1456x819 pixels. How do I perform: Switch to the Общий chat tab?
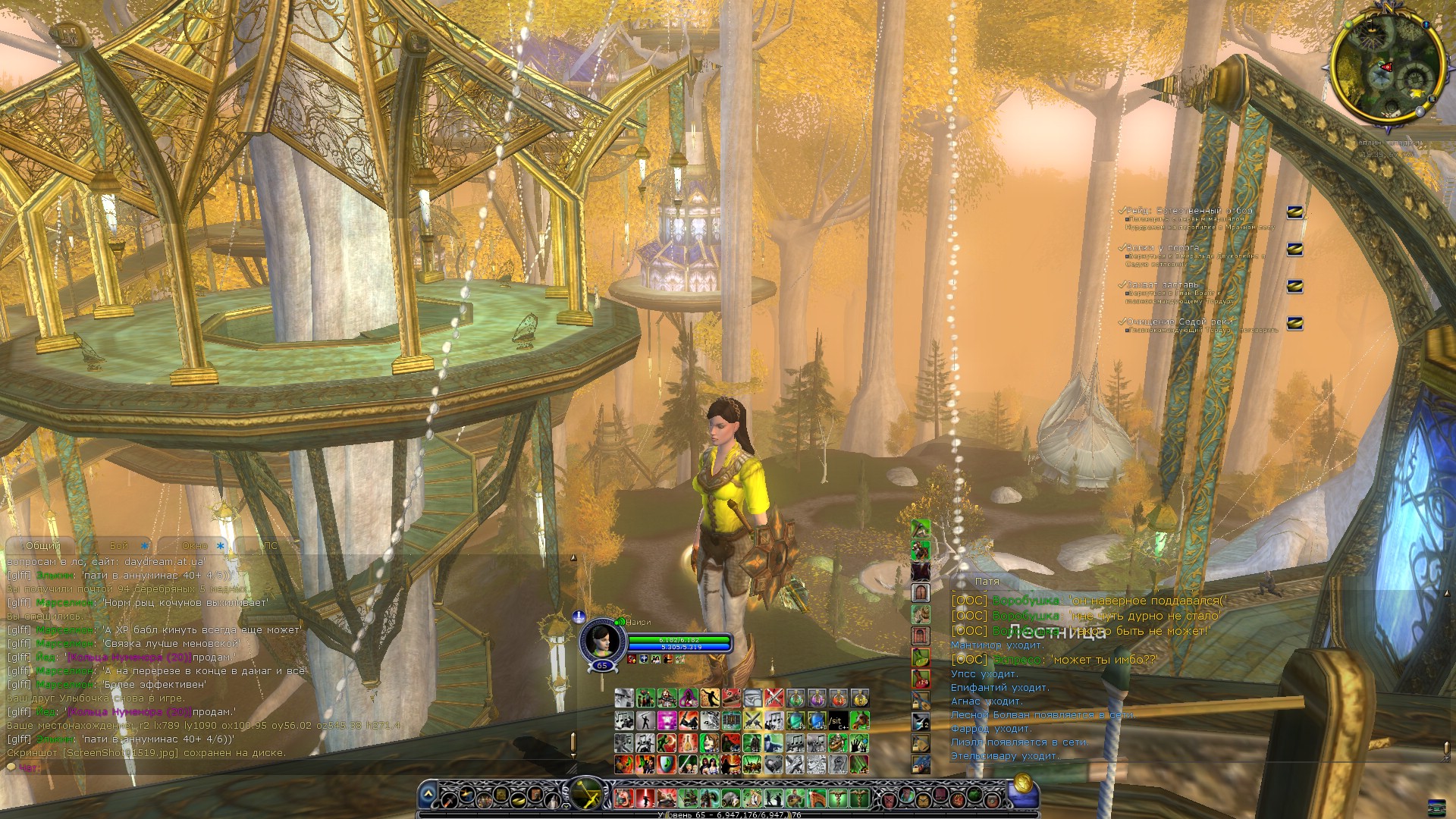[42, 546]
